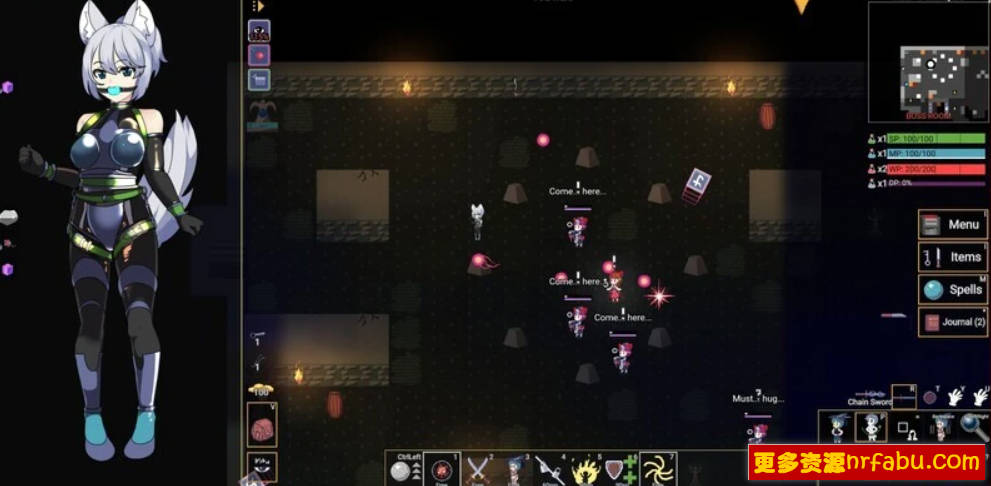Click the magnifying glass inspect icon

click(x=973, y=427)
